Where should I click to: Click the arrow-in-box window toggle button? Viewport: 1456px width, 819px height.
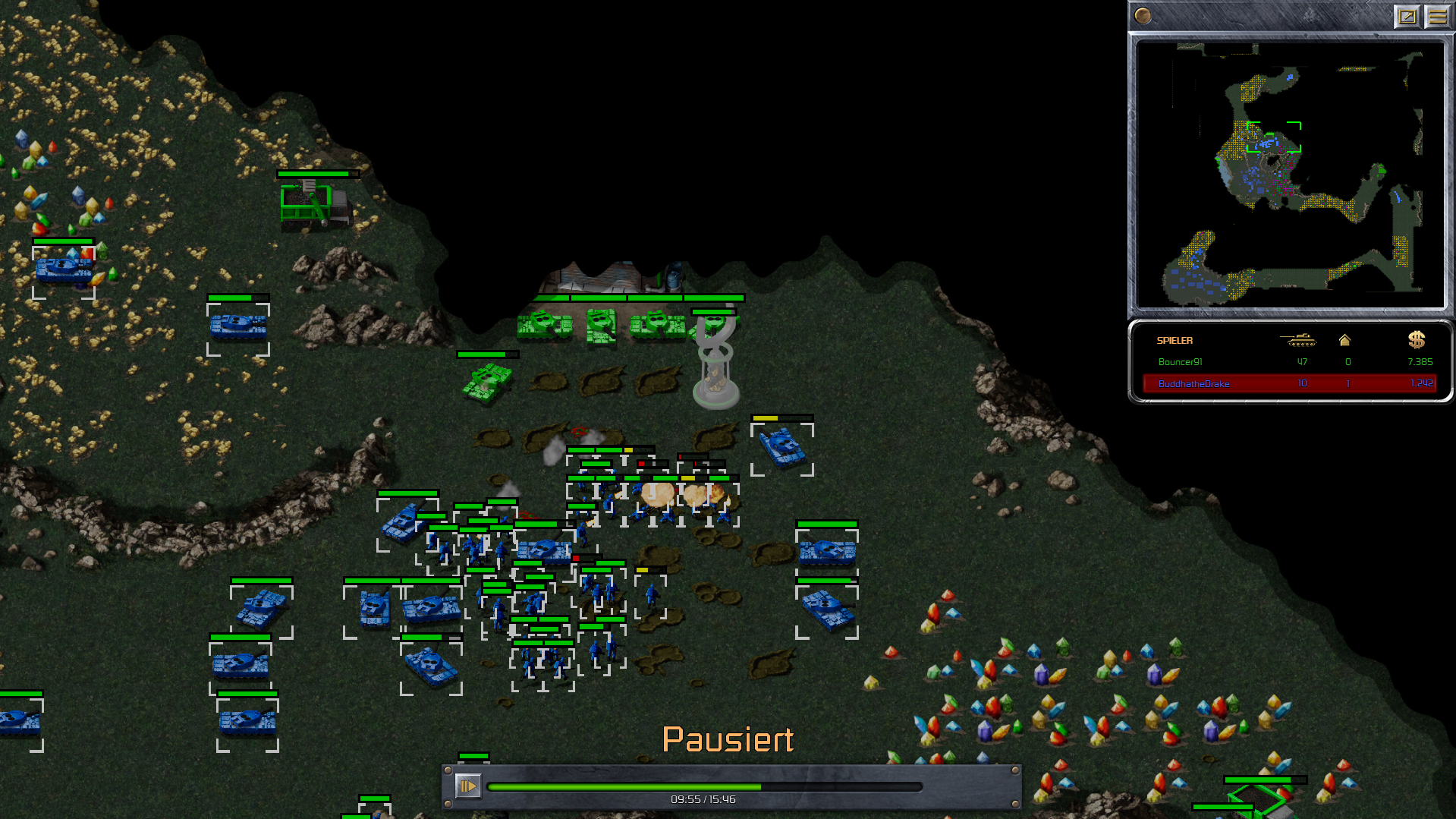coord(1407,16)
